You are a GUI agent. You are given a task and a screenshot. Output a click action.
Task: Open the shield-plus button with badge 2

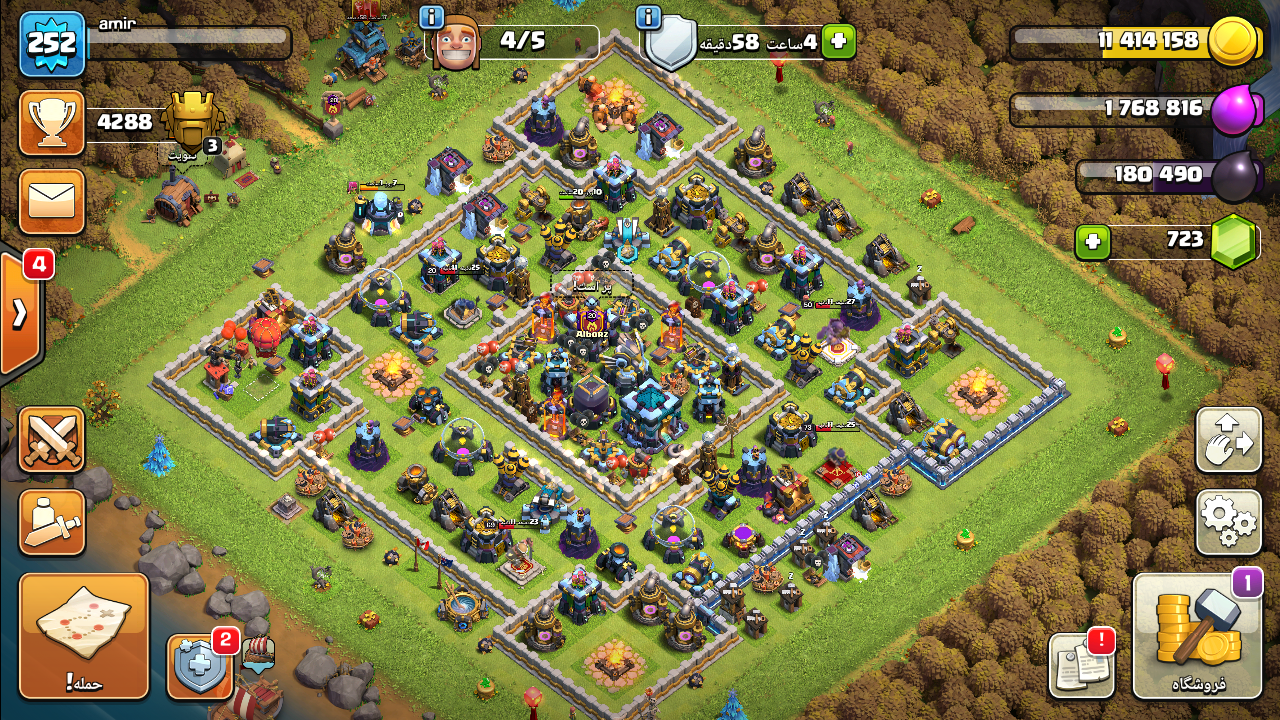coord(200,666)
